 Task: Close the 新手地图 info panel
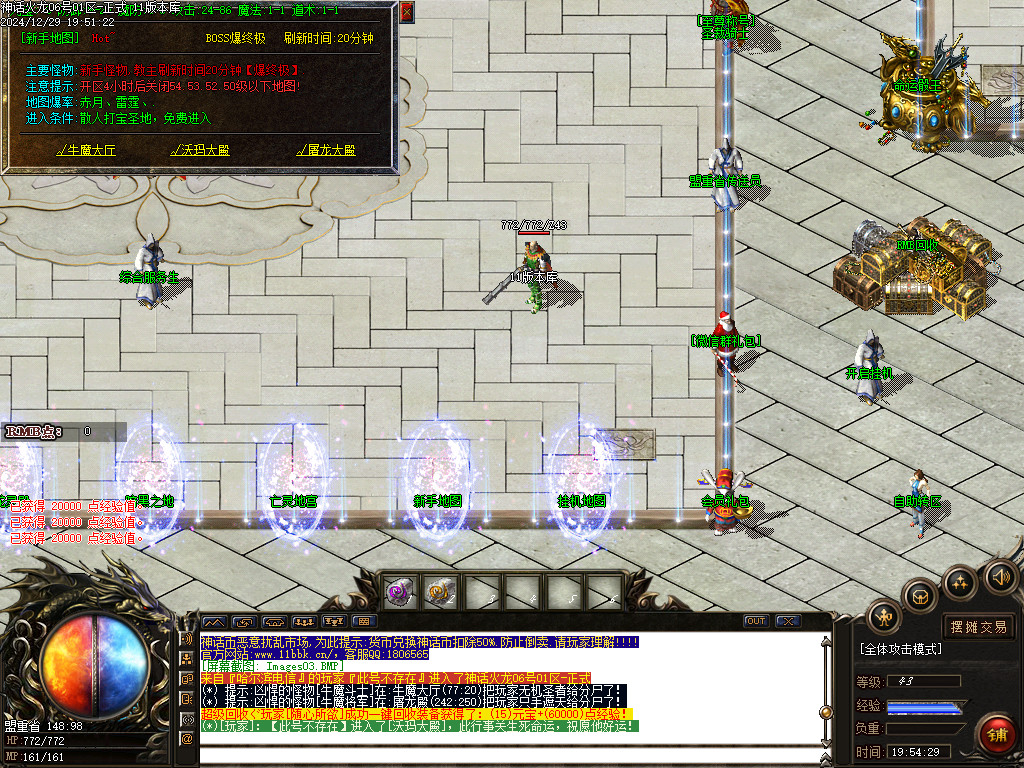(406, 12)
